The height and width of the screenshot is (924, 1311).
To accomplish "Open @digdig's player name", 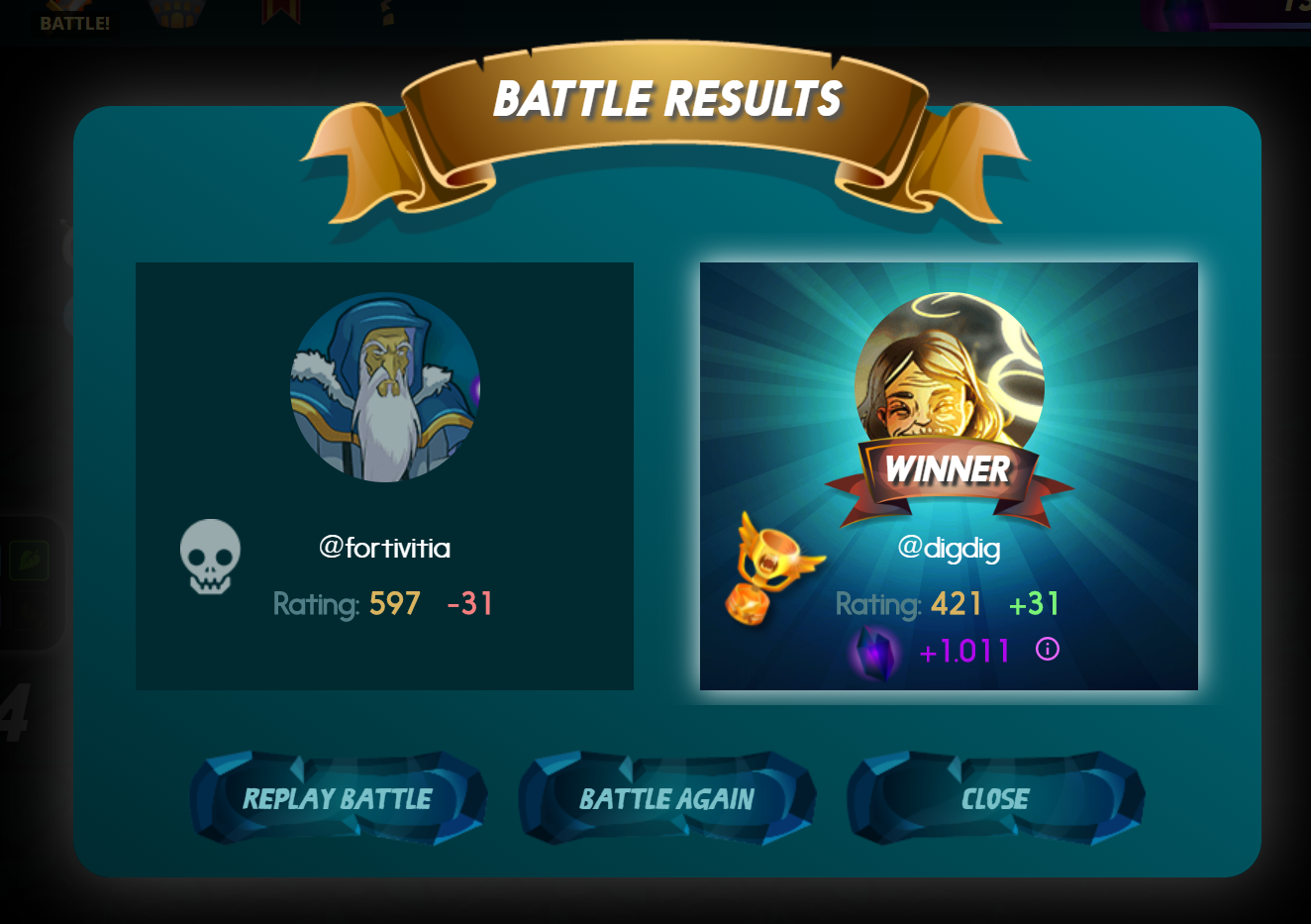I will 949,548.
